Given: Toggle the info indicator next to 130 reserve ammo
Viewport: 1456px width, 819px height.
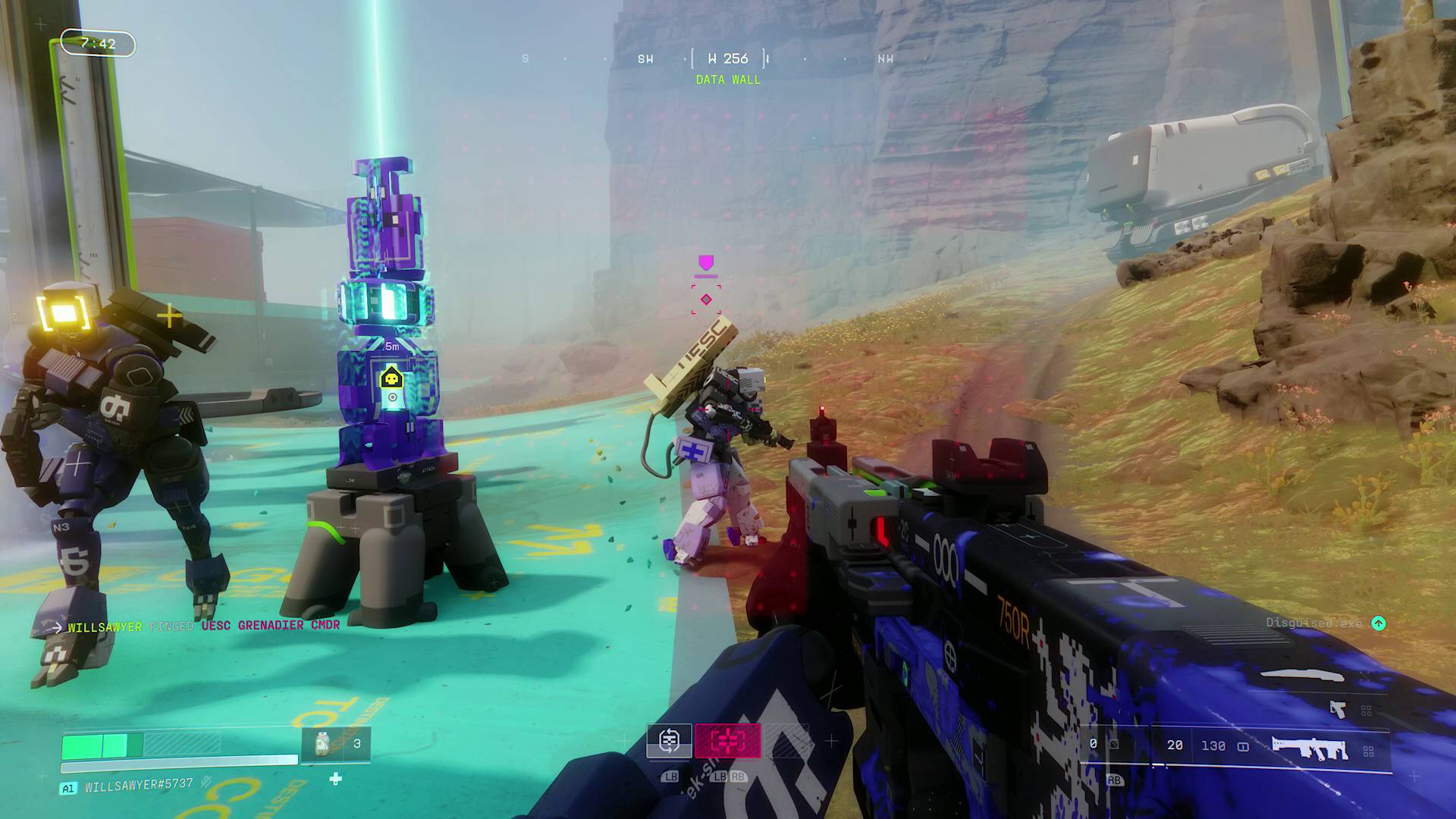Looking at the screenshot, I should tap(1244, 746).
